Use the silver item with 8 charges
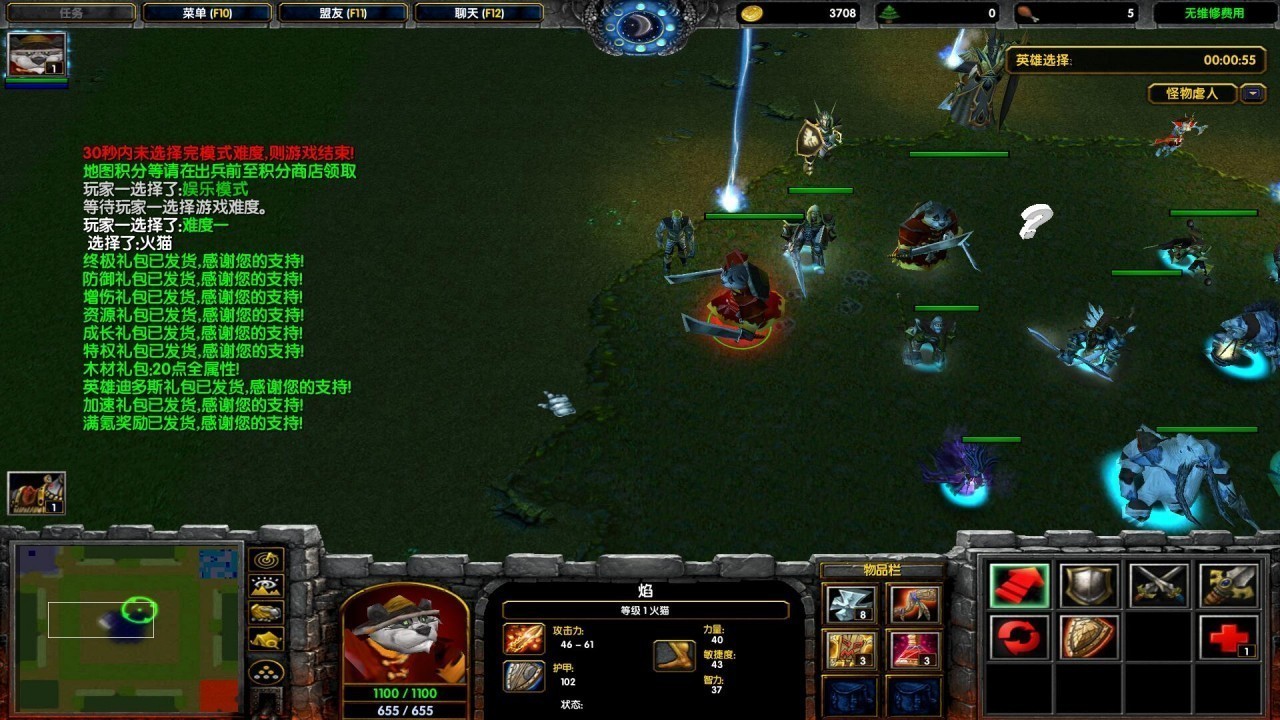 point(850,604)
